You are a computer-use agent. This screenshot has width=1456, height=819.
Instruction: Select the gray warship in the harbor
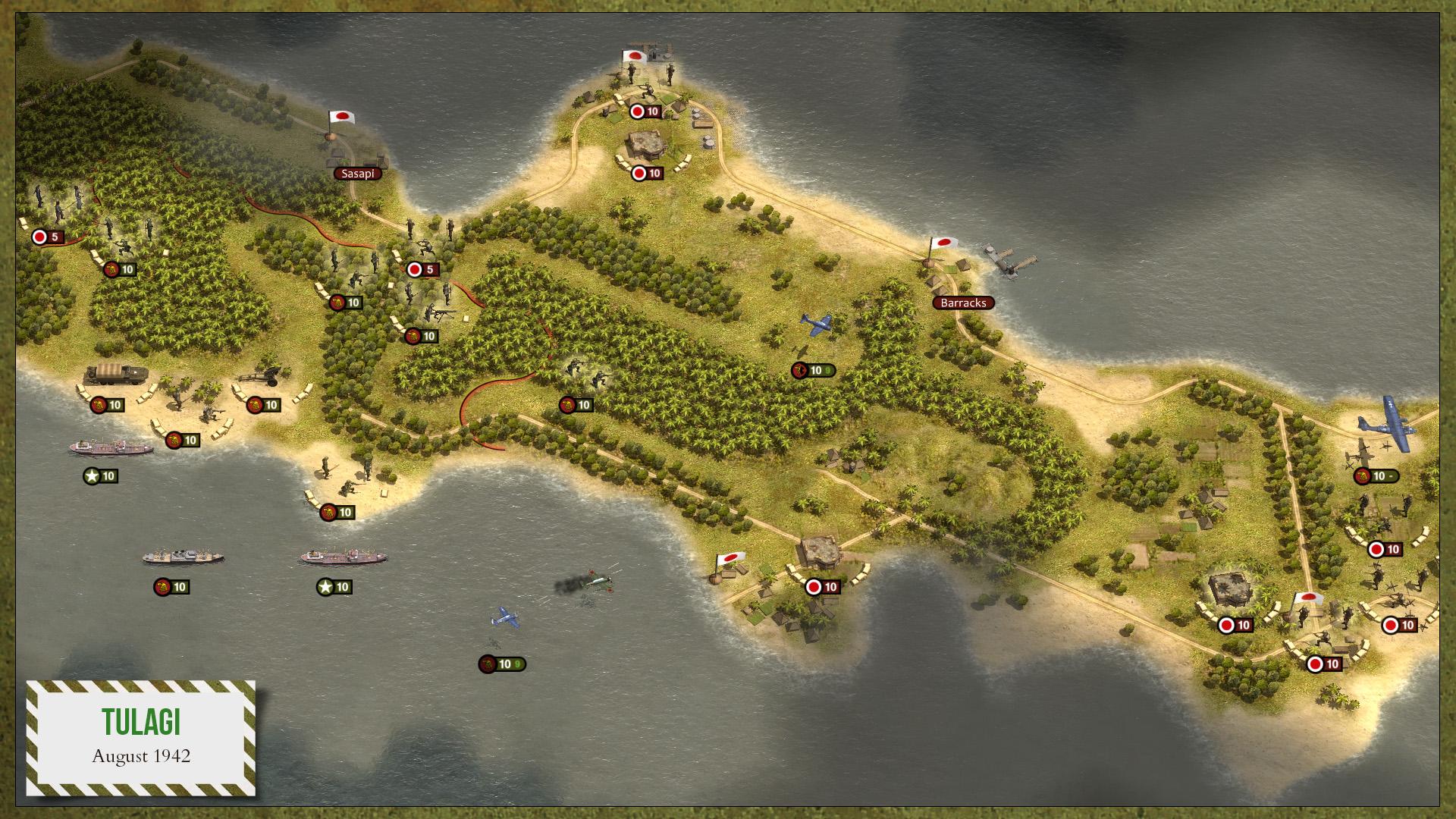[x=182, y=554]
